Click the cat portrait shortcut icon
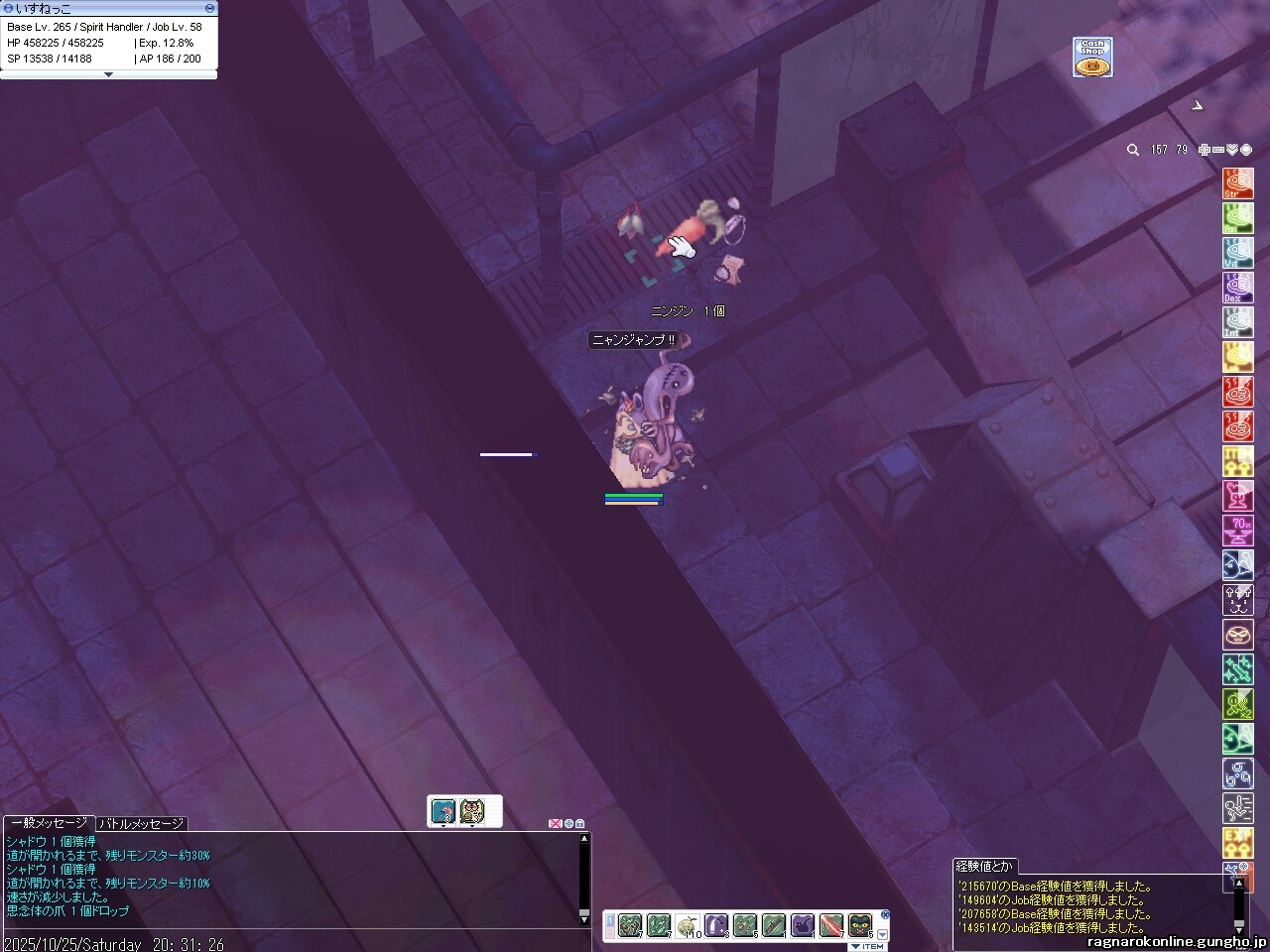Image resolution: width=1270 pixels, height=952 pixels. pos(472,811)
